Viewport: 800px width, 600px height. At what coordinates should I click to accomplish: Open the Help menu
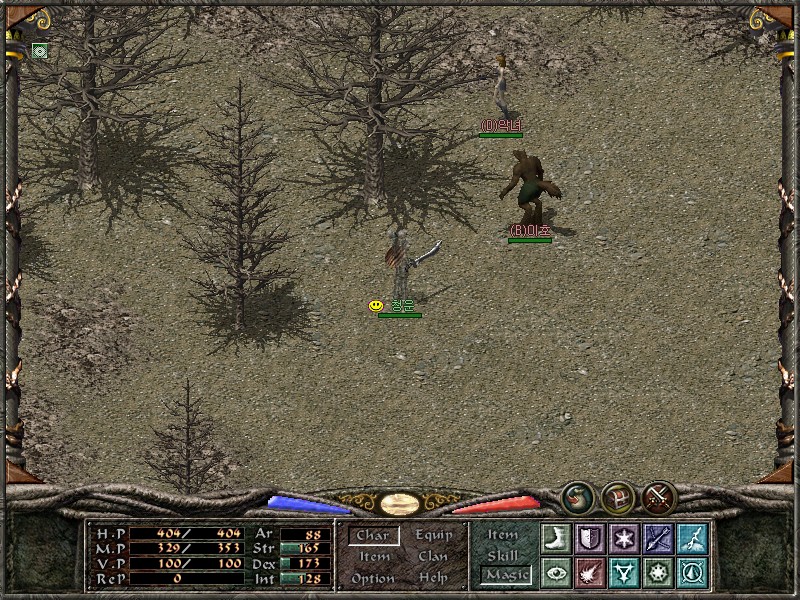pyautogui.click(x=433, y=578)
